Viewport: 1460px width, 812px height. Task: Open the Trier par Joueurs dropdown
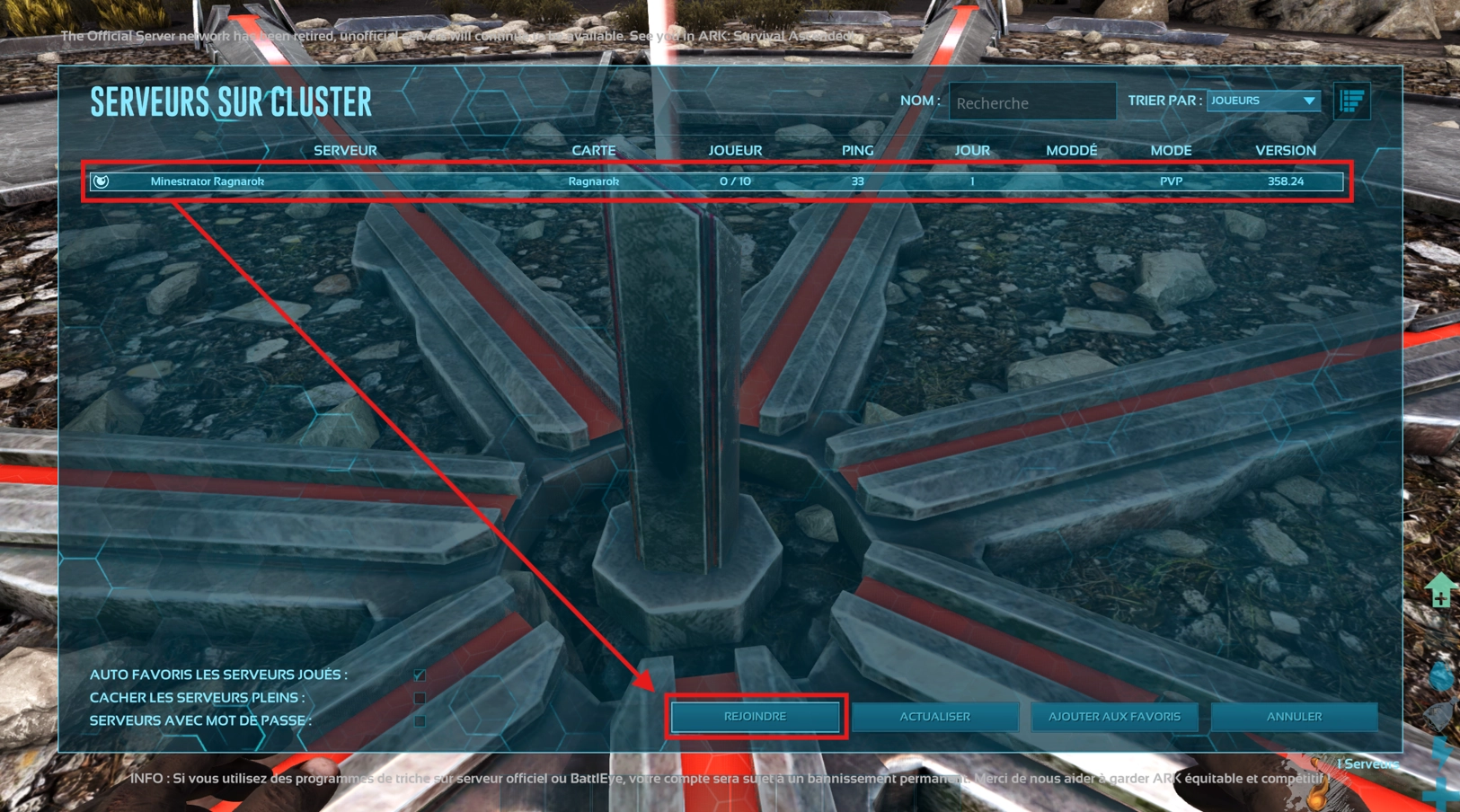[1263, 101]
